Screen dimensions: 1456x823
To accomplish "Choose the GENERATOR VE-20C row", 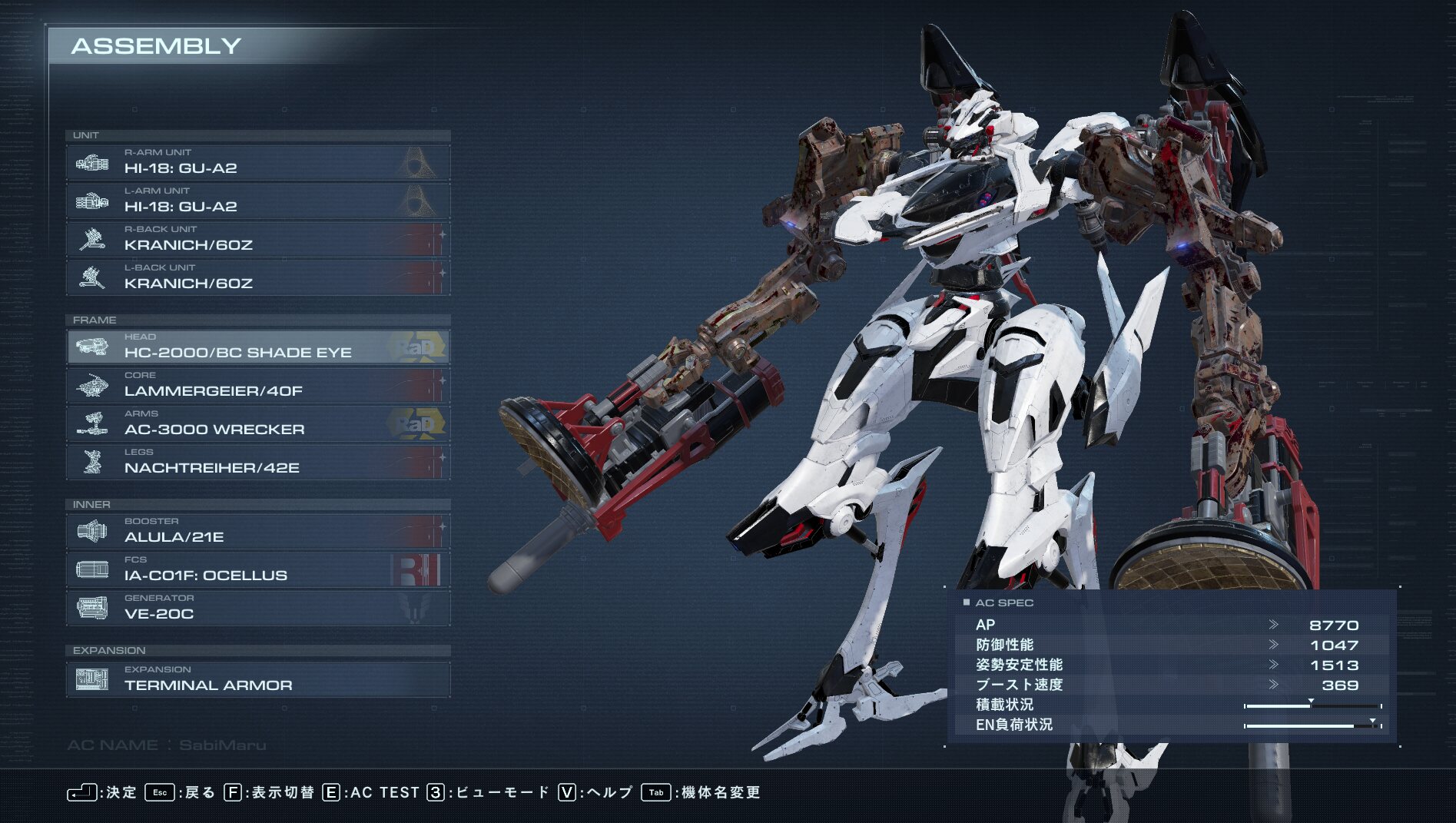I will (257, 608).
